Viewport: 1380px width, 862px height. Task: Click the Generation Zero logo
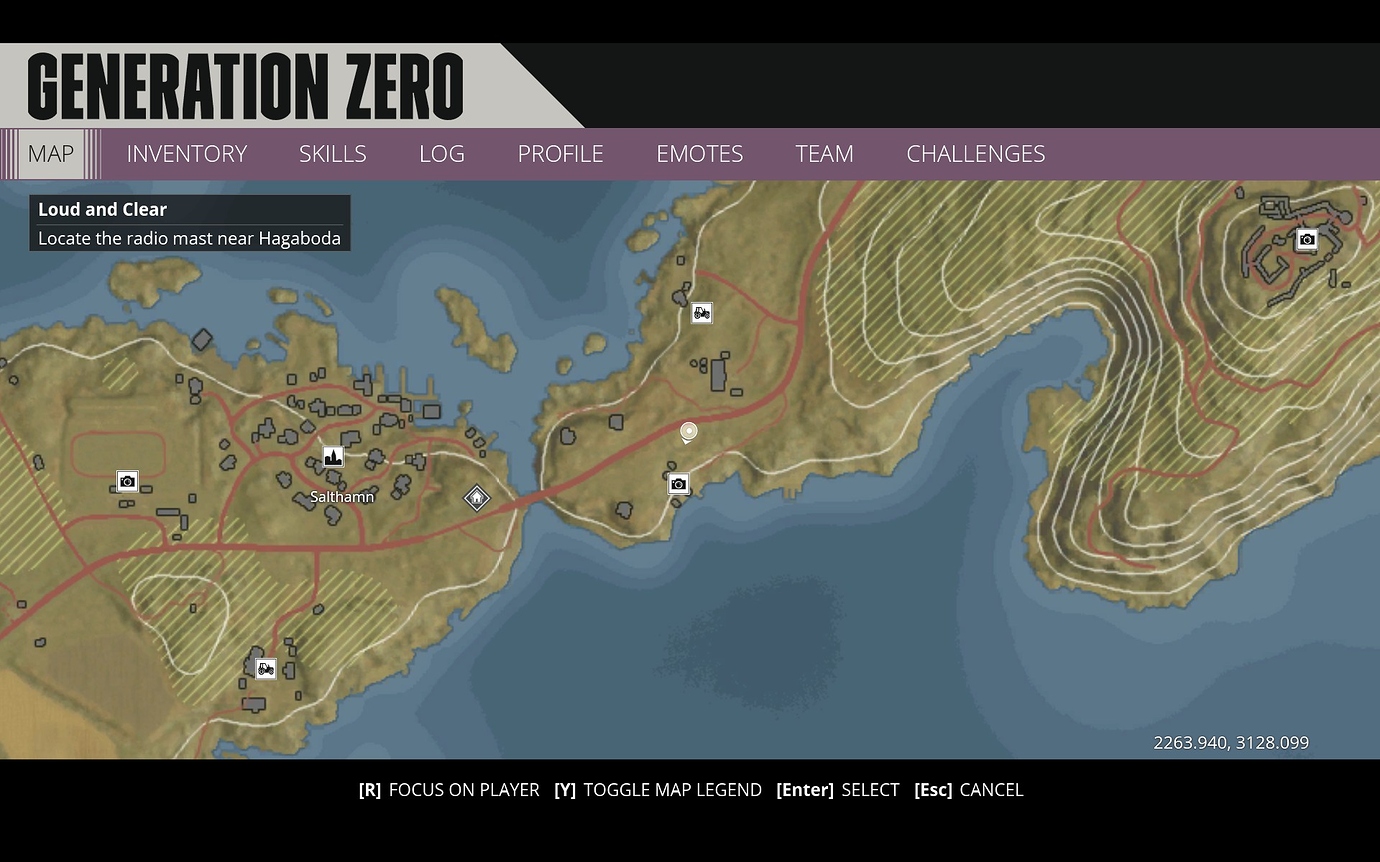click(x=245, y=86)
